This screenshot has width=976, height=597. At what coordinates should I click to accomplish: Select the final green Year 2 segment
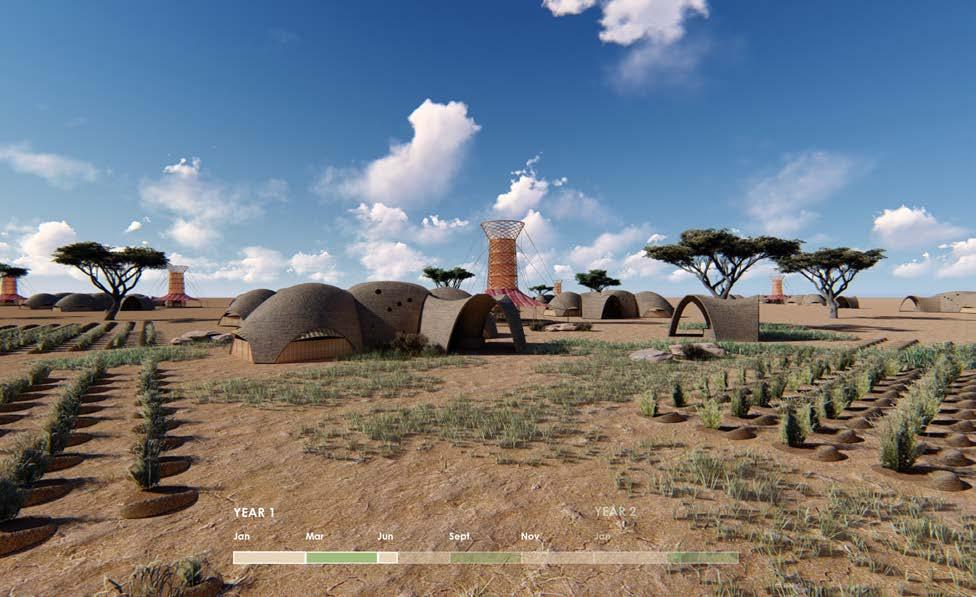tap(702, 558)
